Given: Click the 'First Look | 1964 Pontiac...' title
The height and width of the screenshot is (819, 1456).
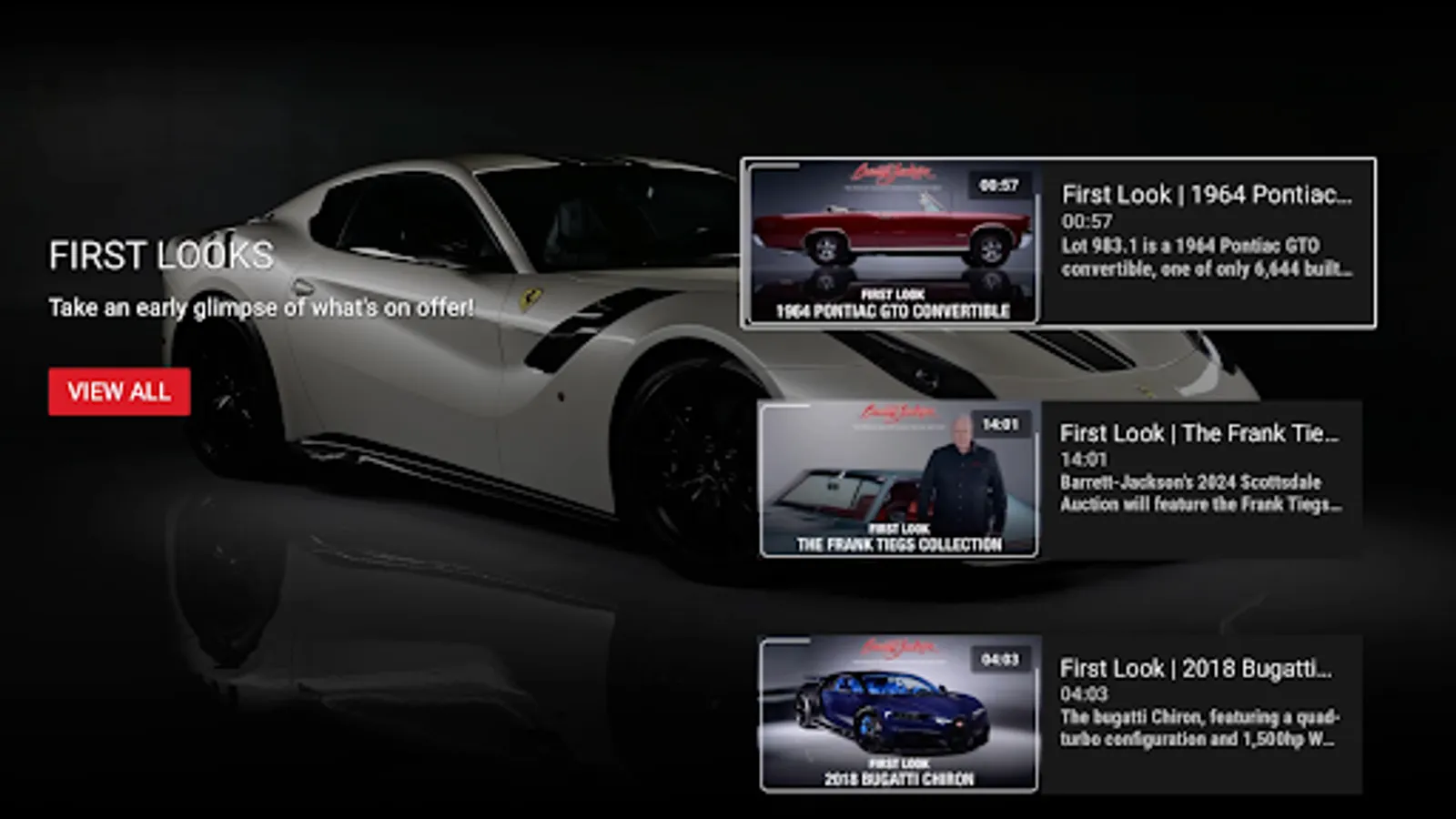Looking at the screenshot, I should (1208, 194).
